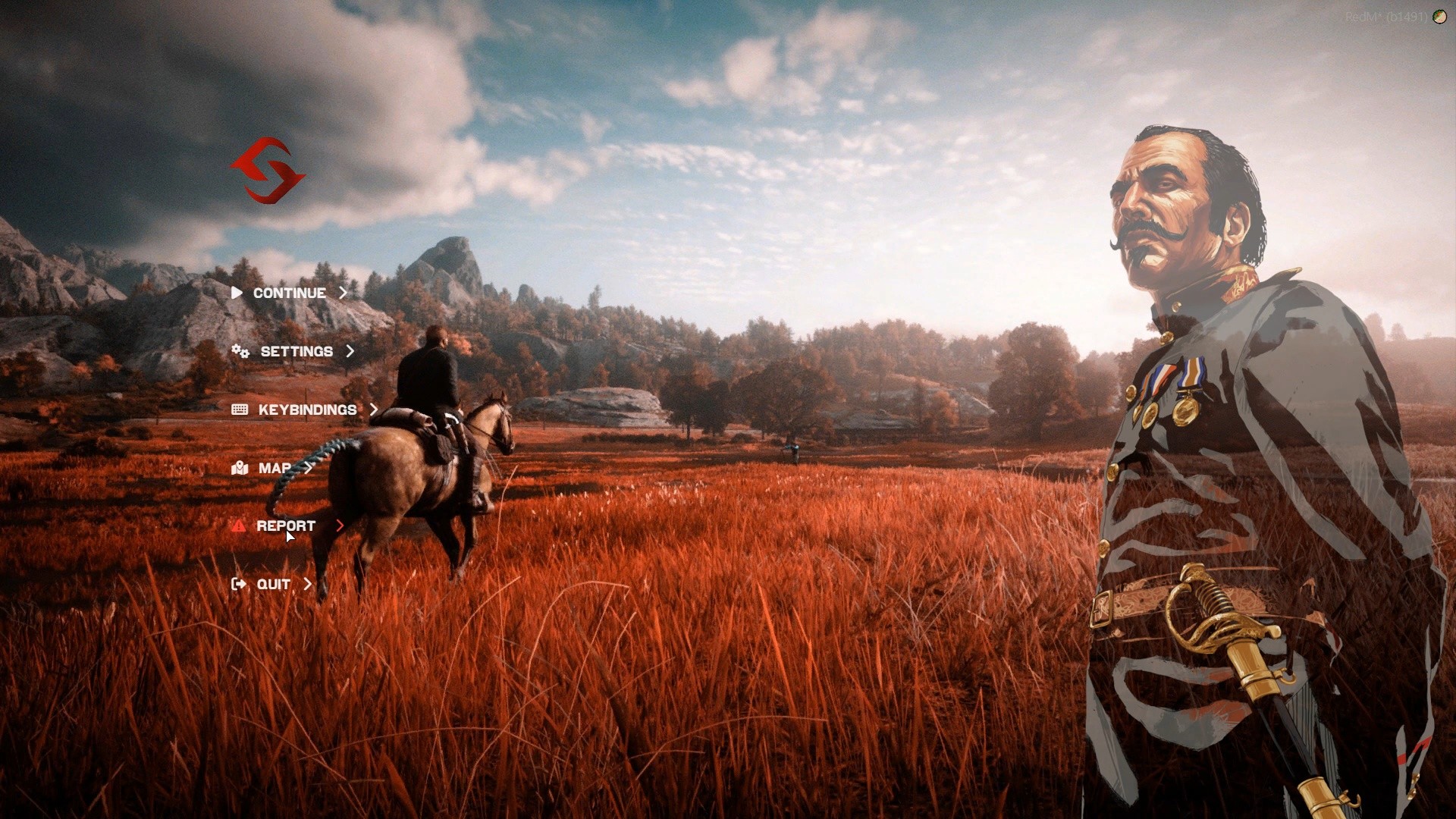1456x819 pixels.
Task: Open the Settings menu
Action: [x=296, y=351]
